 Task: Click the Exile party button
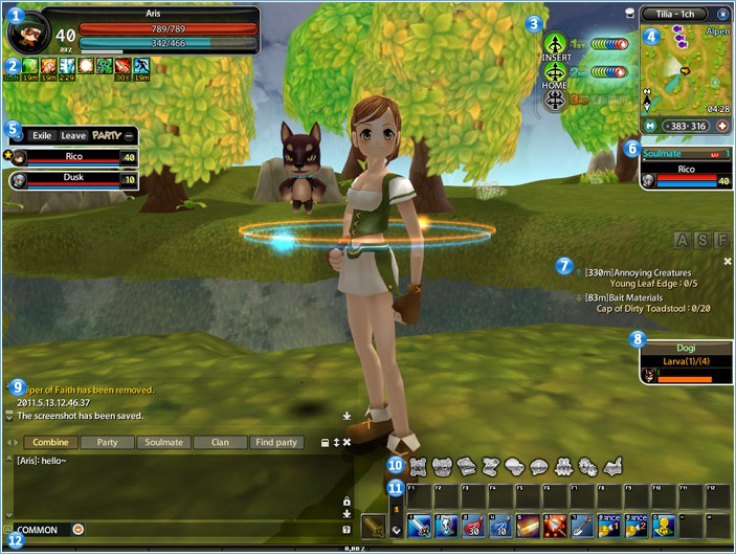41,135
